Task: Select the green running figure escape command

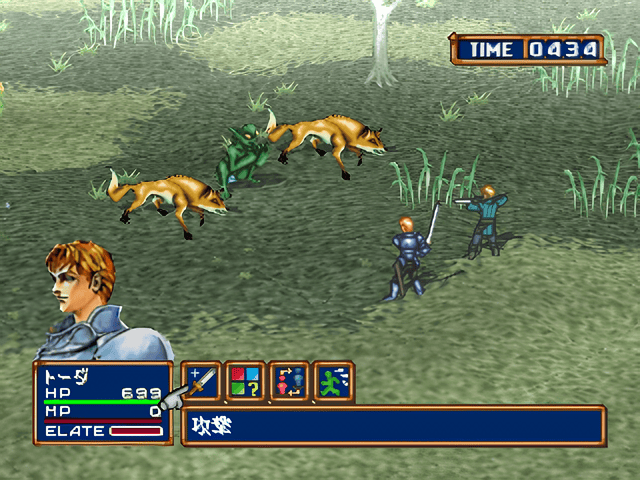Action: [333, 381]
